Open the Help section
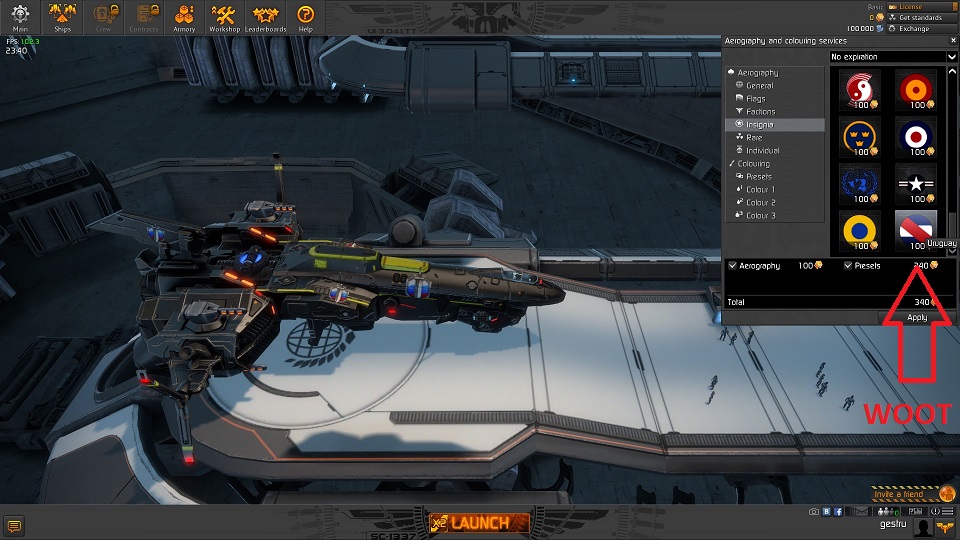 point(306,16)
